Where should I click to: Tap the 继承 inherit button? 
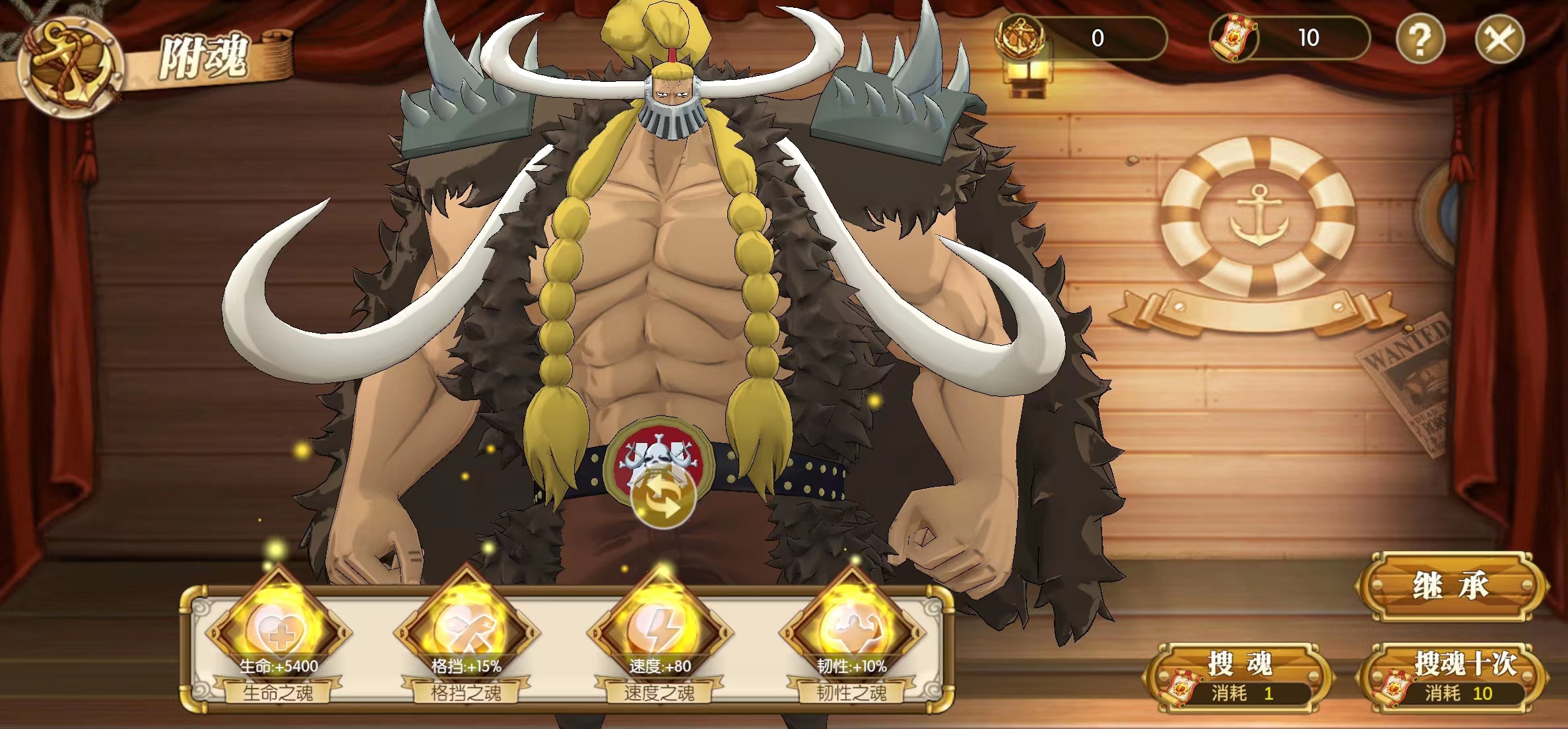pyautogui.click(x=1451, y=586)
